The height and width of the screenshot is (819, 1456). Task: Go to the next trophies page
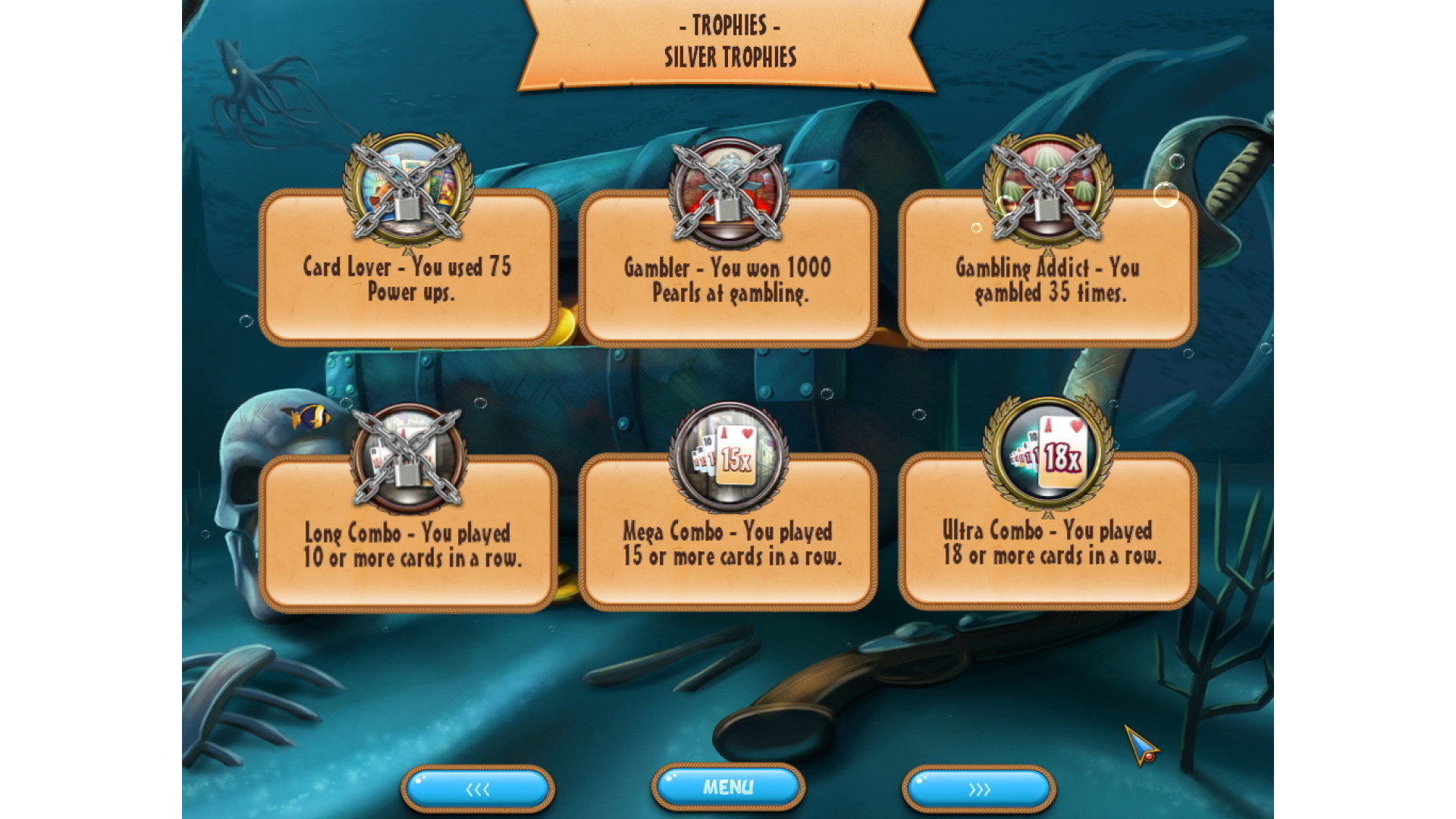tap(979, 789)
